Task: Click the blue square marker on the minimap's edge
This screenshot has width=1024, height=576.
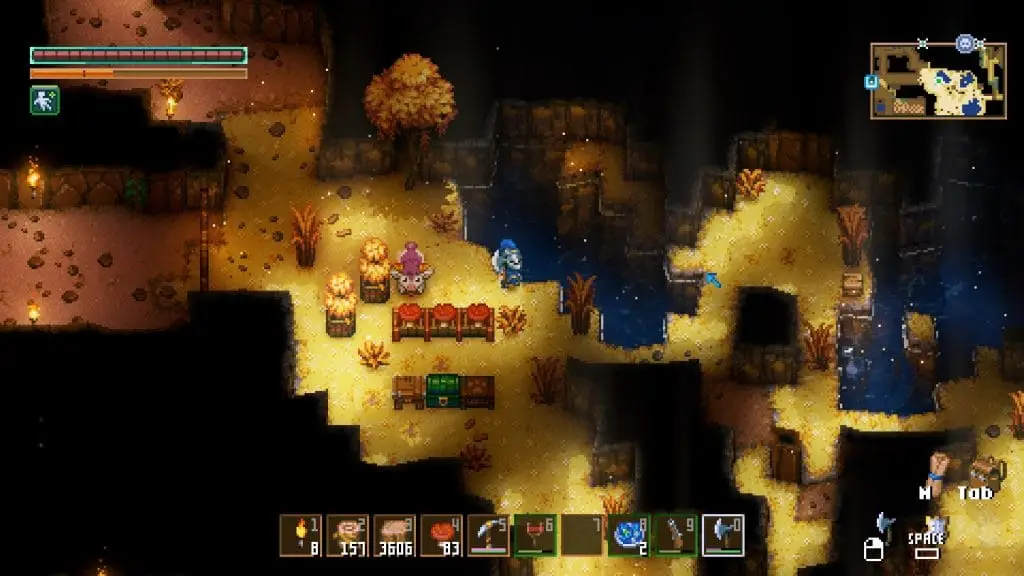Action: click(x=872, y=82)
